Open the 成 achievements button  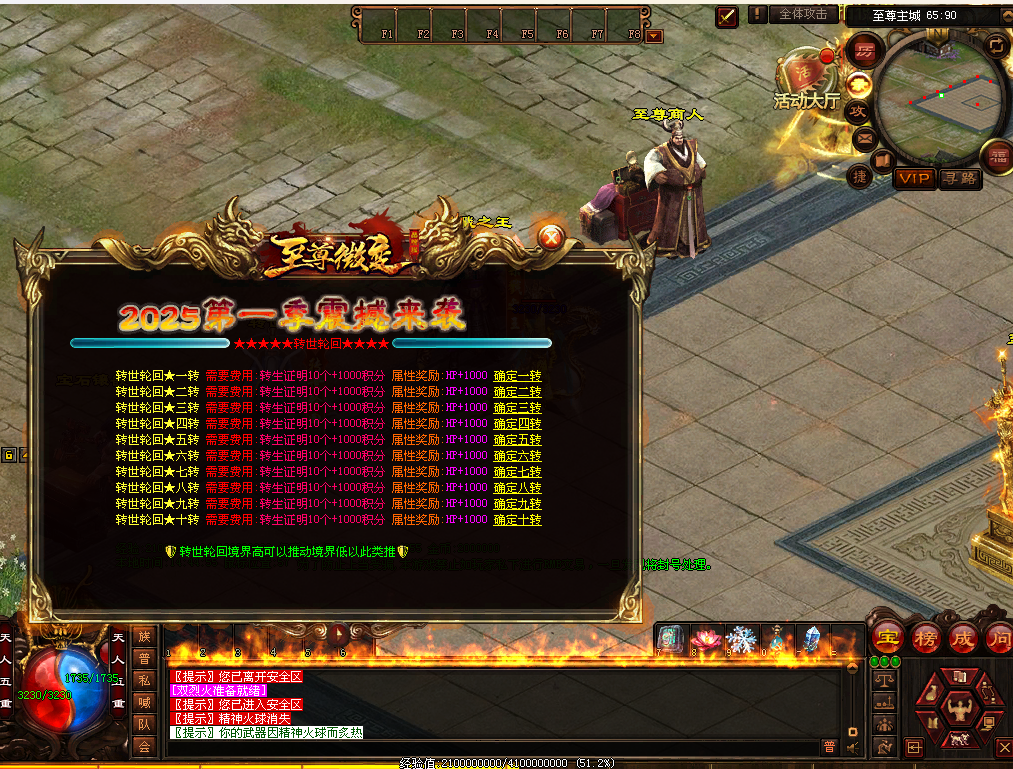pyautogui.click(x=962, y=636)
